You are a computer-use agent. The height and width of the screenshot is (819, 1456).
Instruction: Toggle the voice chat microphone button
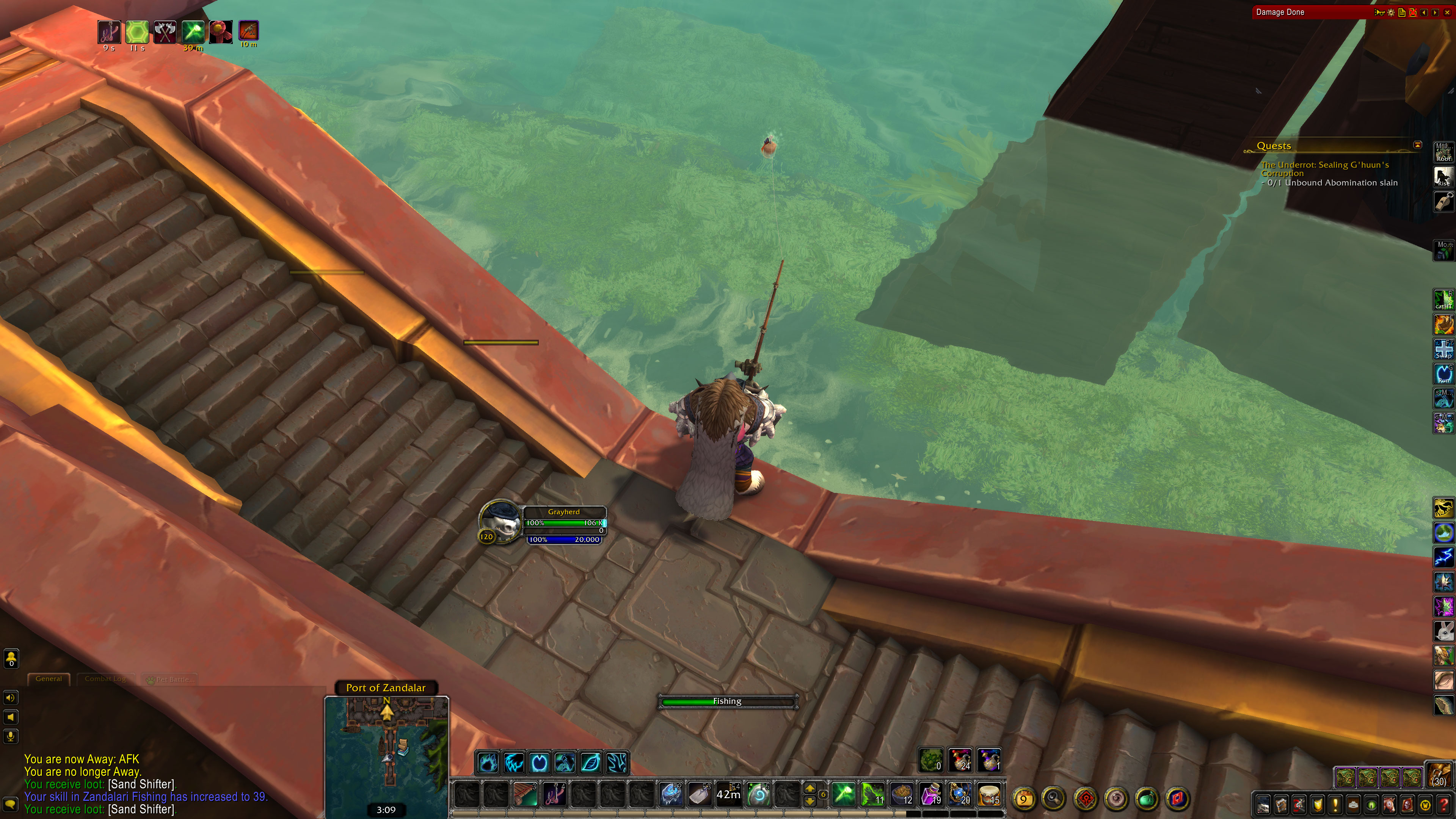pos(11,736)
